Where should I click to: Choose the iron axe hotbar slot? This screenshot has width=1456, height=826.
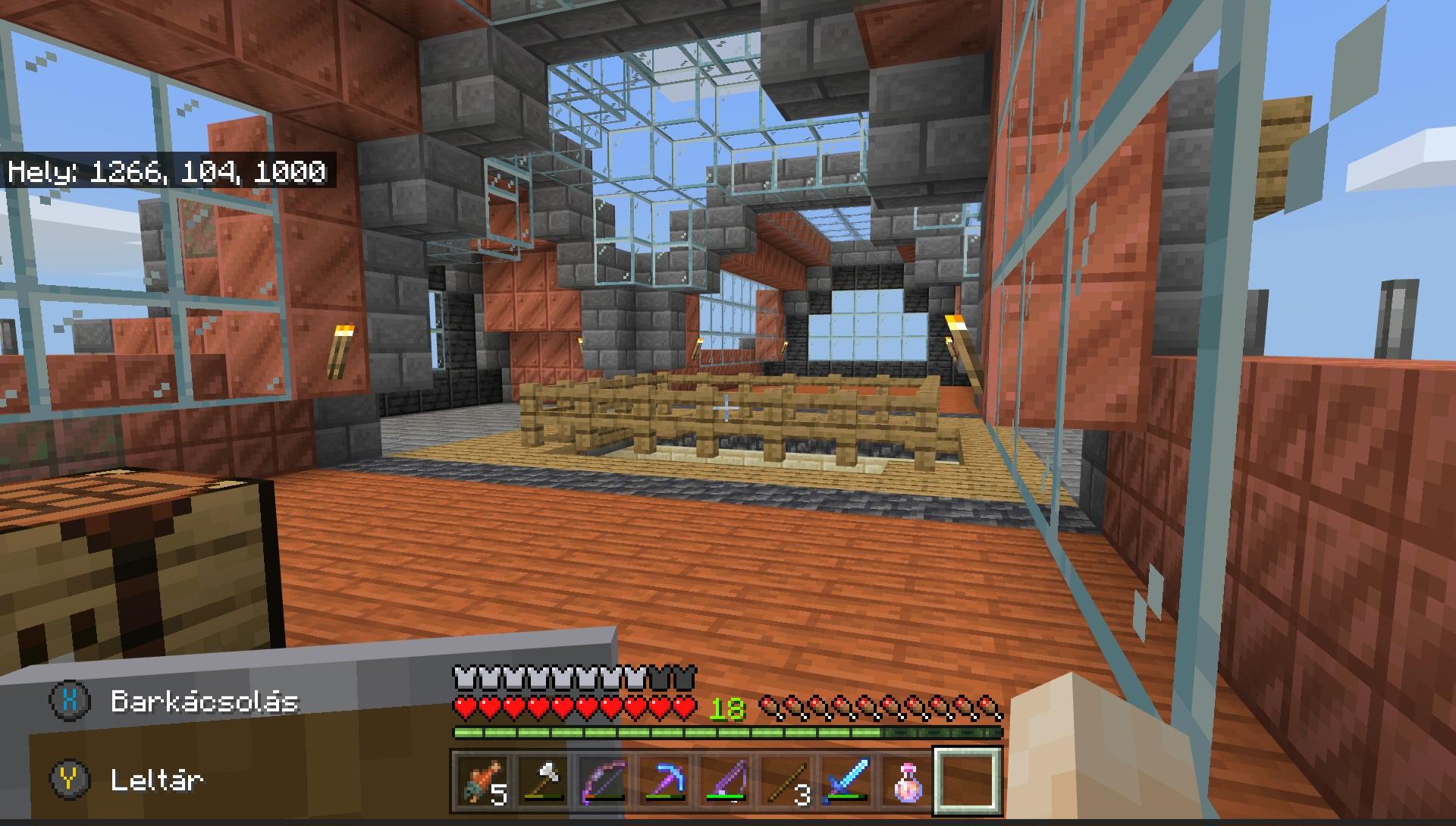pyautogui.click(x=544, y=781)
